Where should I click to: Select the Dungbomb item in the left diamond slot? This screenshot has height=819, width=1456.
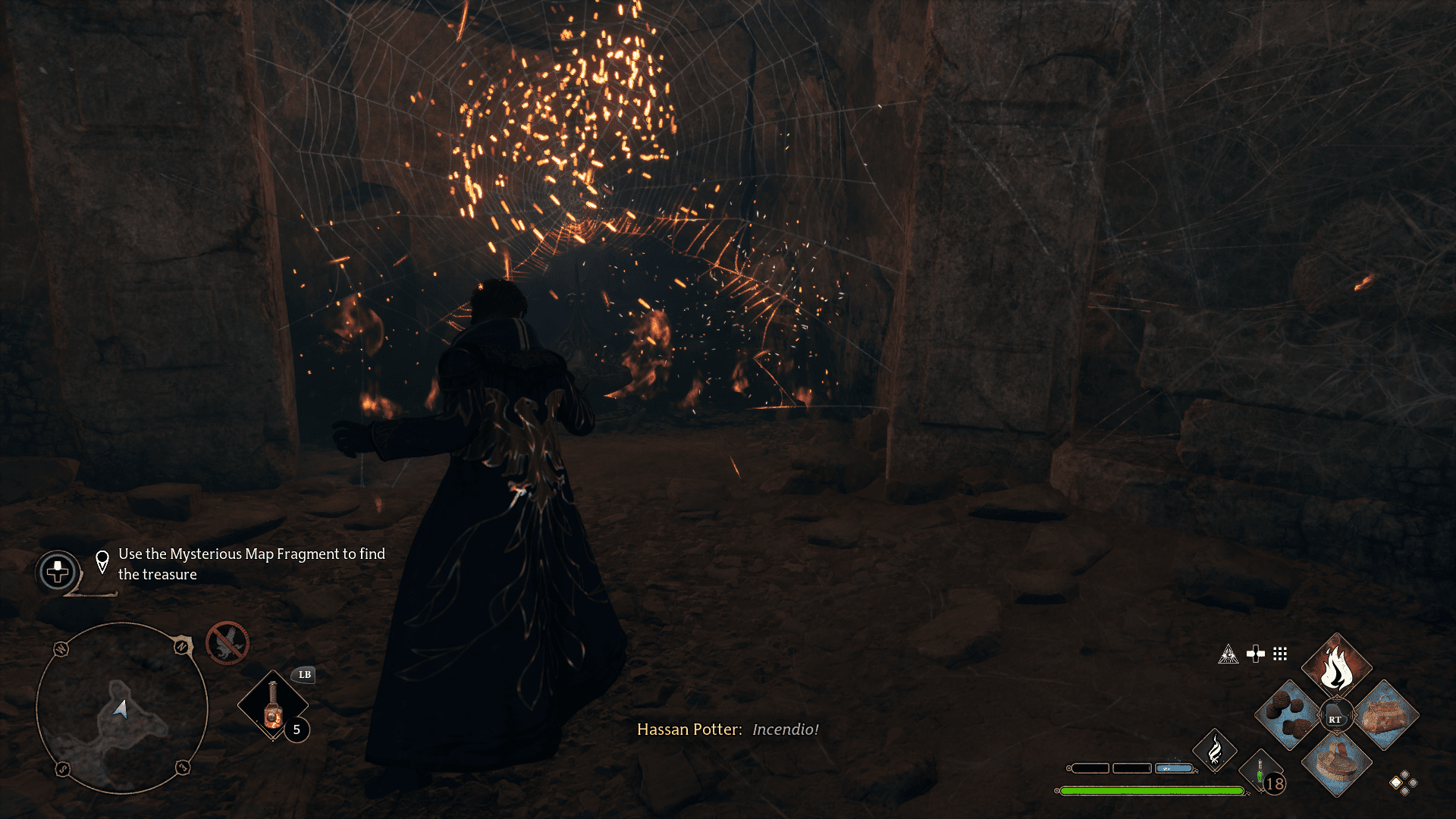[x=1288, y=714]
